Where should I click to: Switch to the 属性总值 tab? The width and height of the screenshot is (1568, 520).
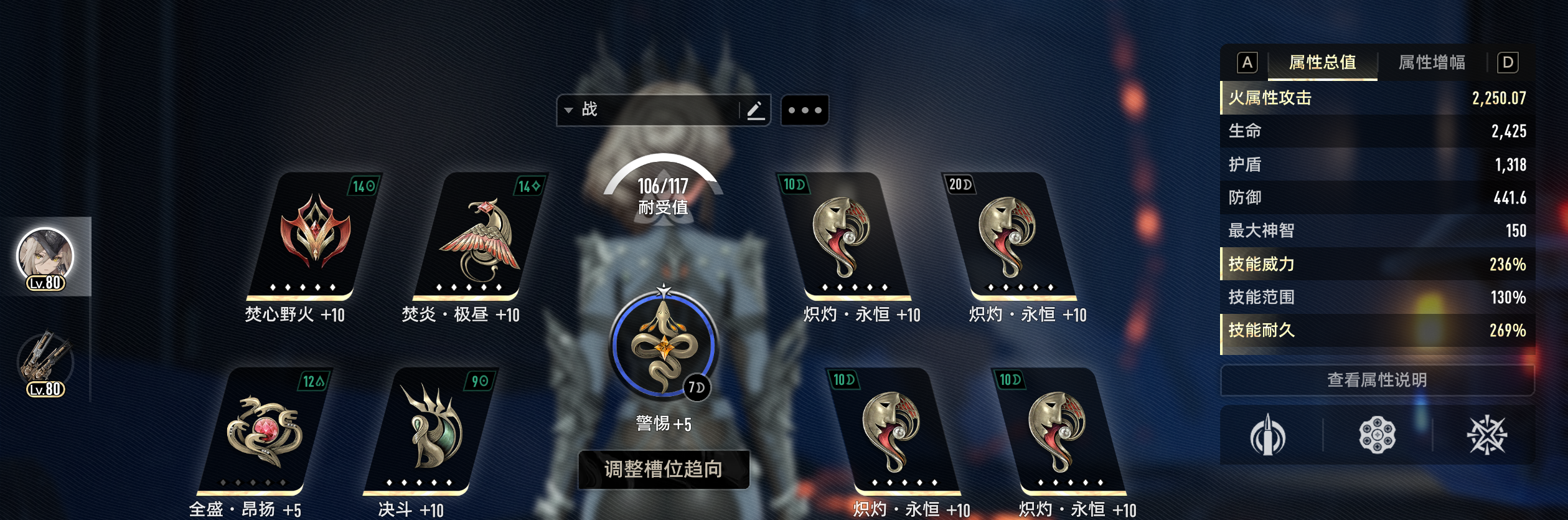point(1323,62)
